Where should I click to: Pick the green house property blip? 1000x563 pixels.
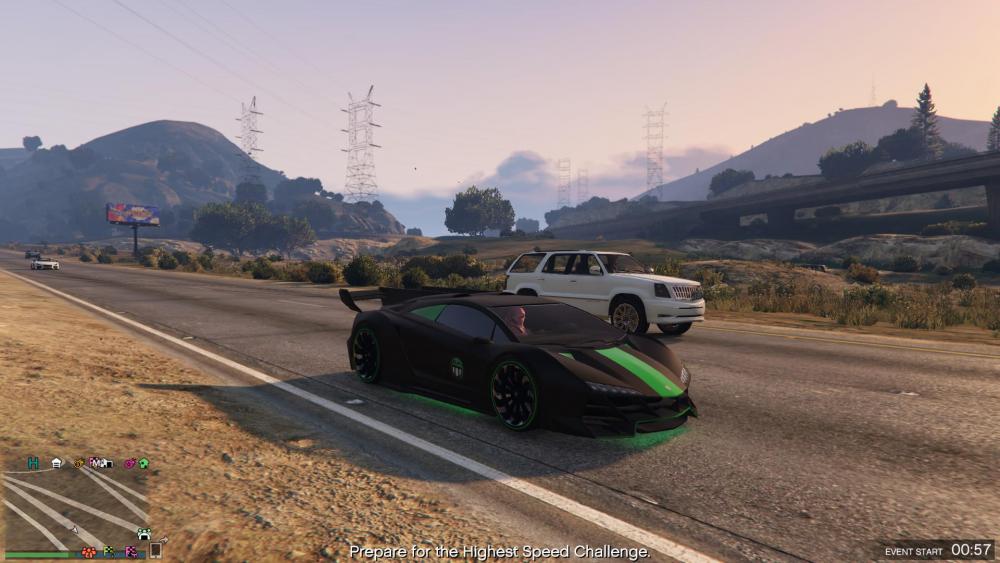pyautogui.click(x=143, y=463)
